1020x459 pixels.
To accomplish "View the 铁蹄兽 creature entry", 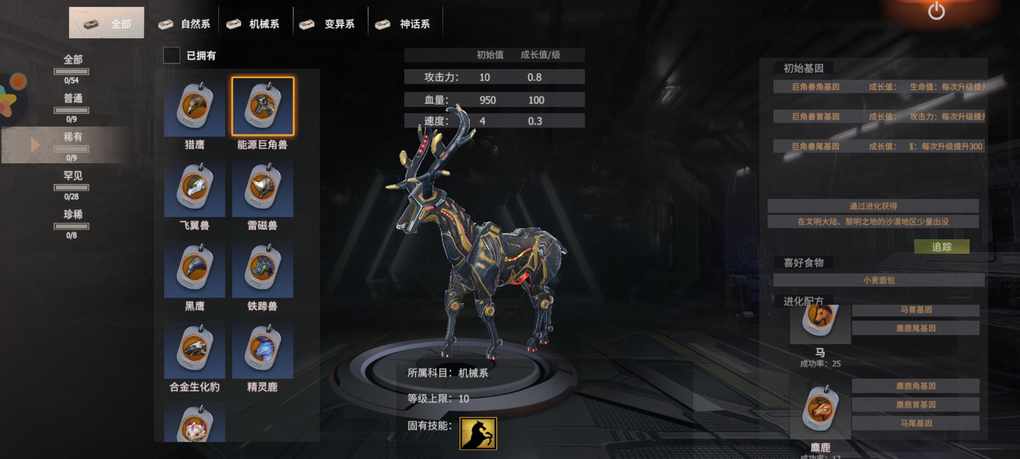I will [262, 268].
